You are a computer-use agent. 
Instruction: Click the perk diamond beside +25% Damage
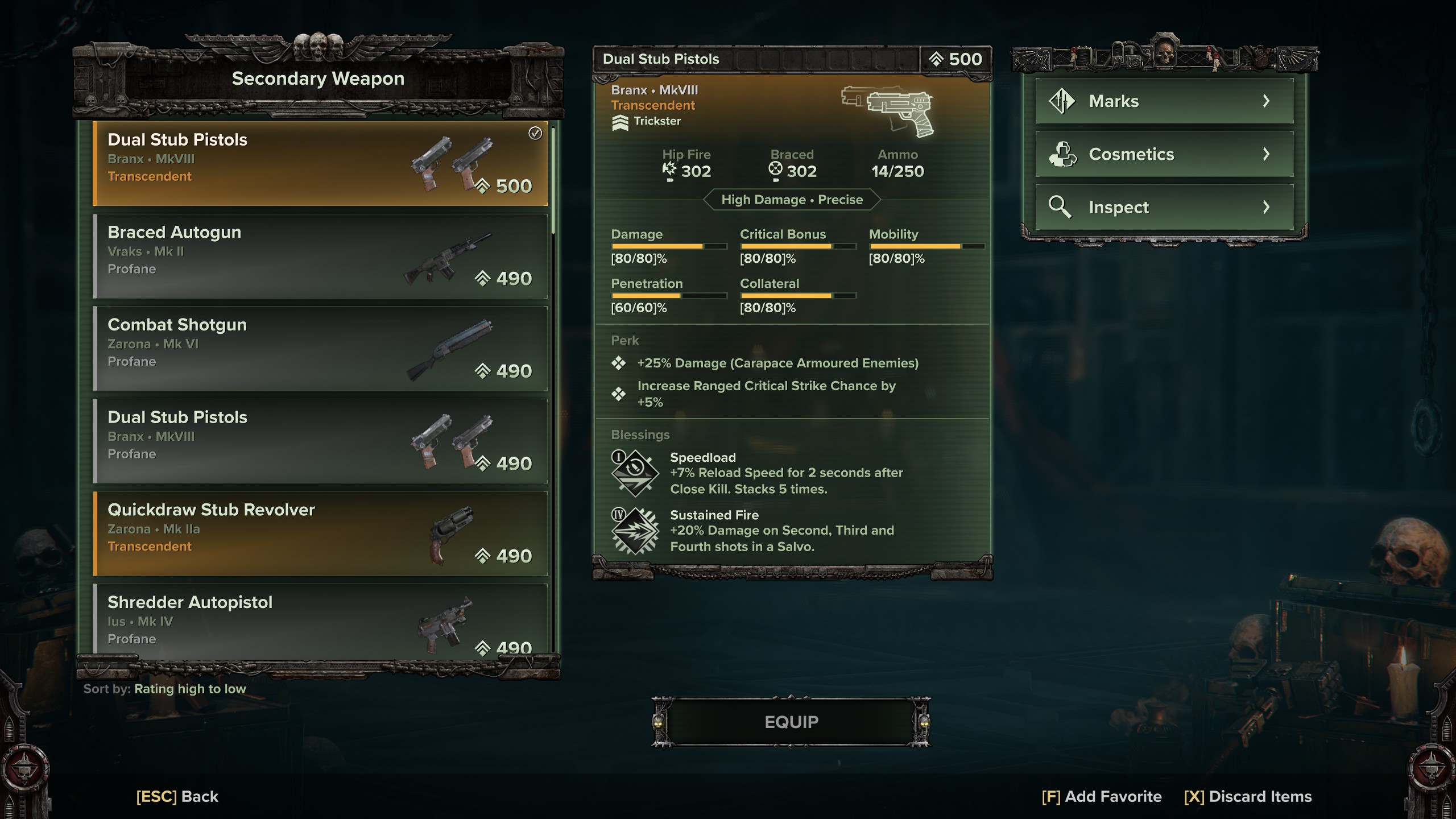pyautogui.click(x=620, y=363)
